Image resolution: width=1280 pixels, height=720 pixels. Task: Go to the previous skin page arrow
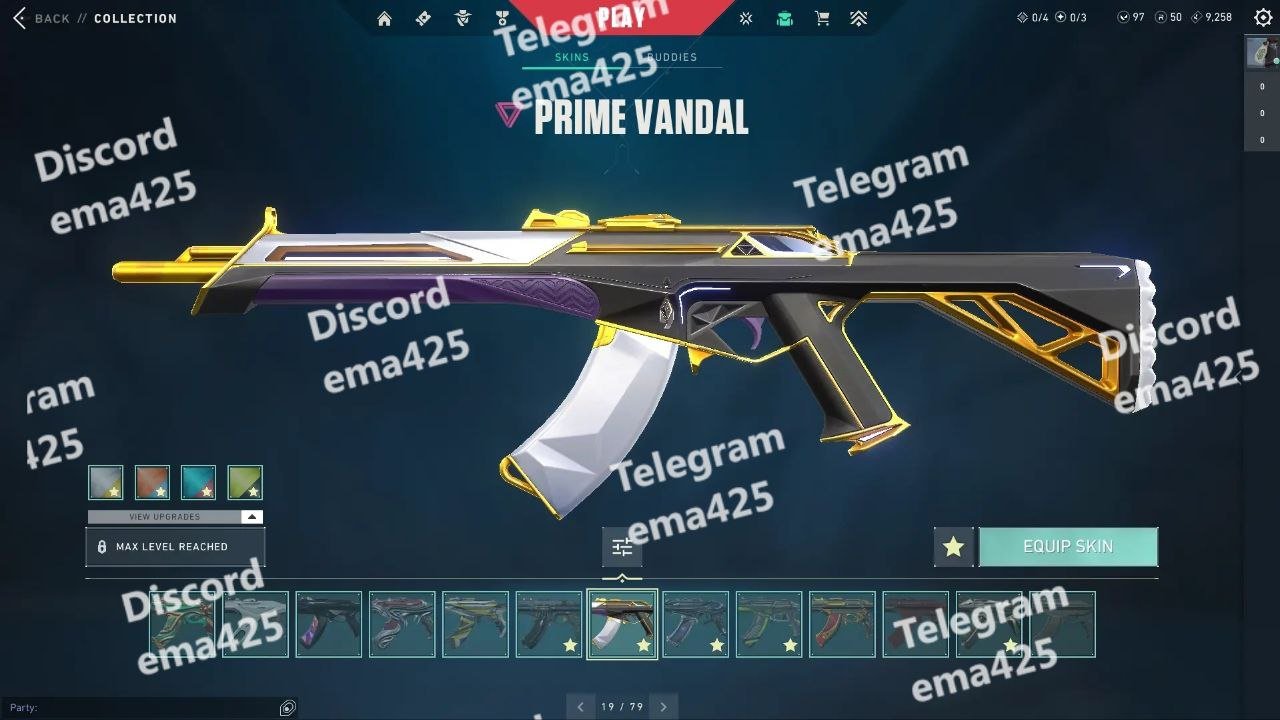(580, 707)
